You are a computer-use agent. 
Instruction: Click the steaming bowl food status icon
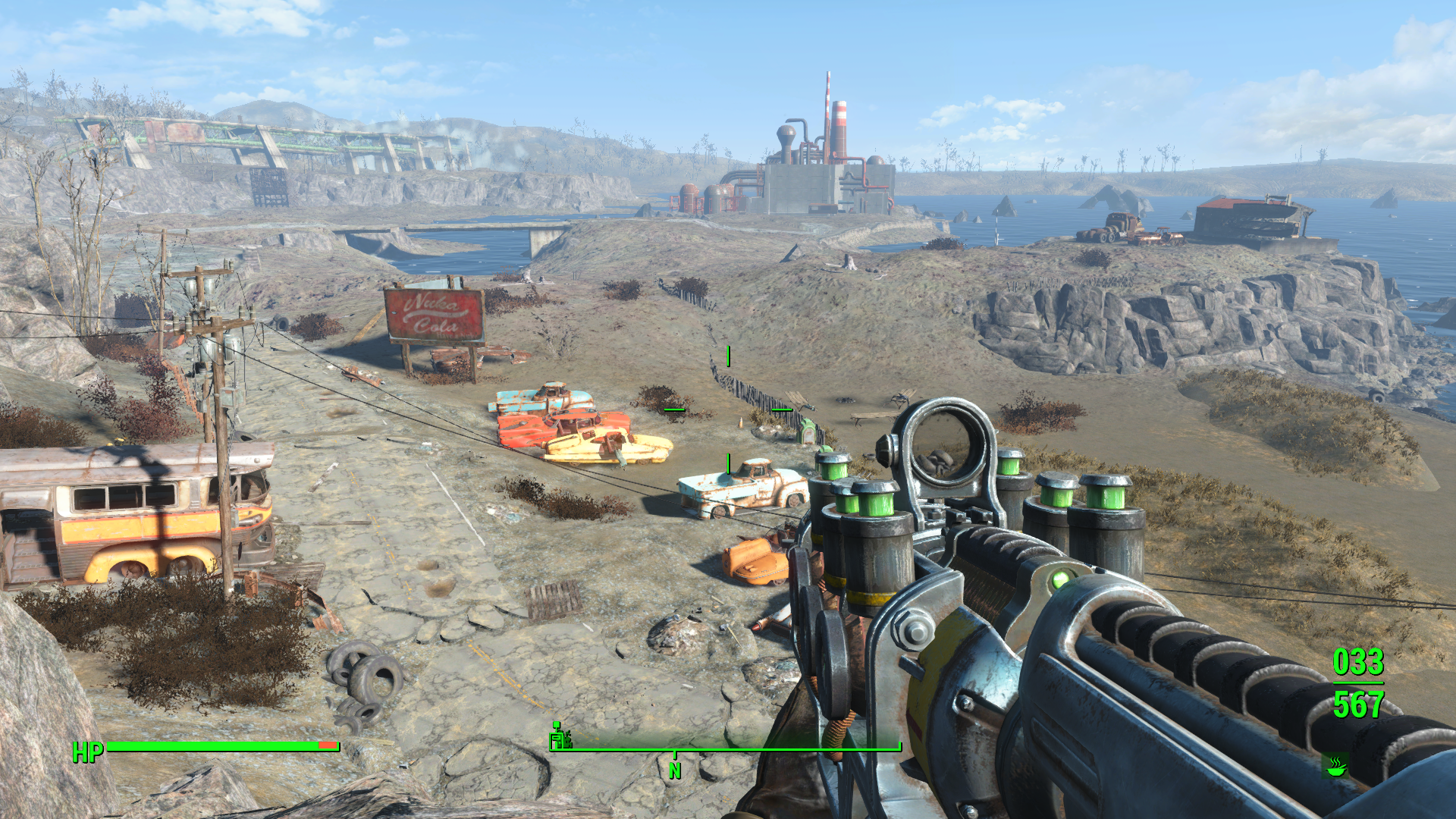[1335, 765]
